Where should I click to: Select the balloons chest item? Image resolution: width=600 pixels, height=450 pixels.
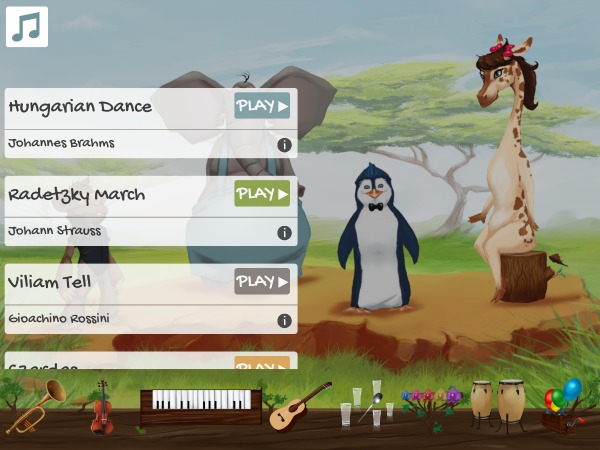tap(561, 407)
